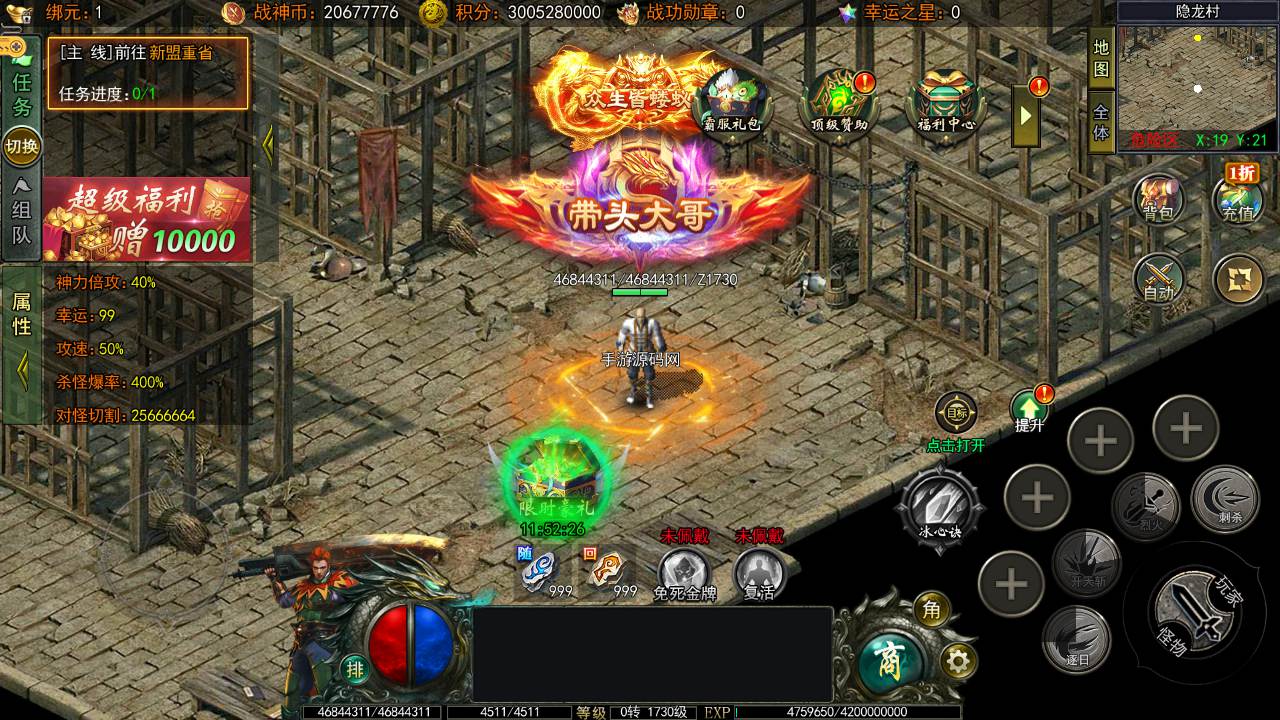1280x720 pixels.
Task: Activate the 逐日 skill
Action: tap(1076, 638)
